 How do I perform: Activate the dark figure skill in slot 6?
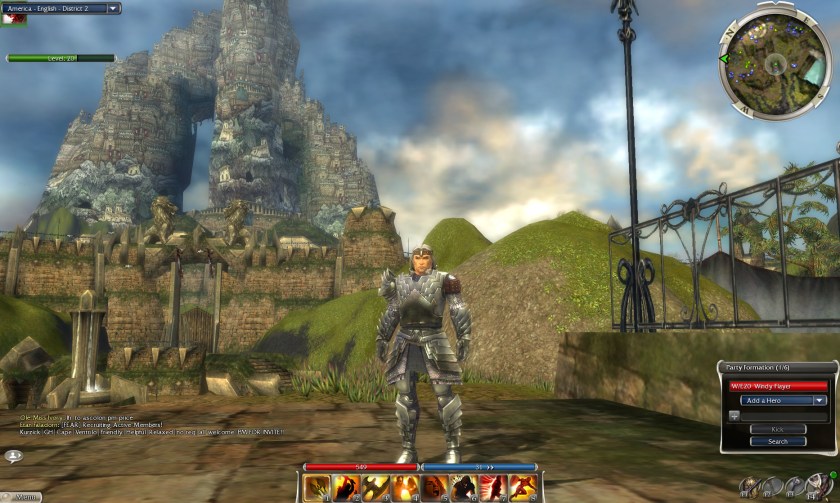tap(464, 488)
